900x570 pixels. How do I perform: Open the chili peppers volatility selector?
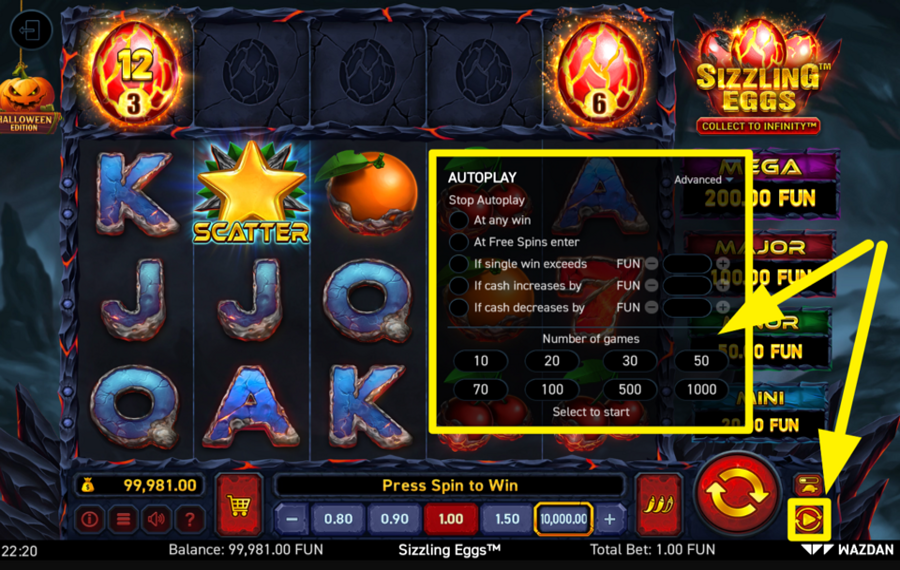pos(658,503)
